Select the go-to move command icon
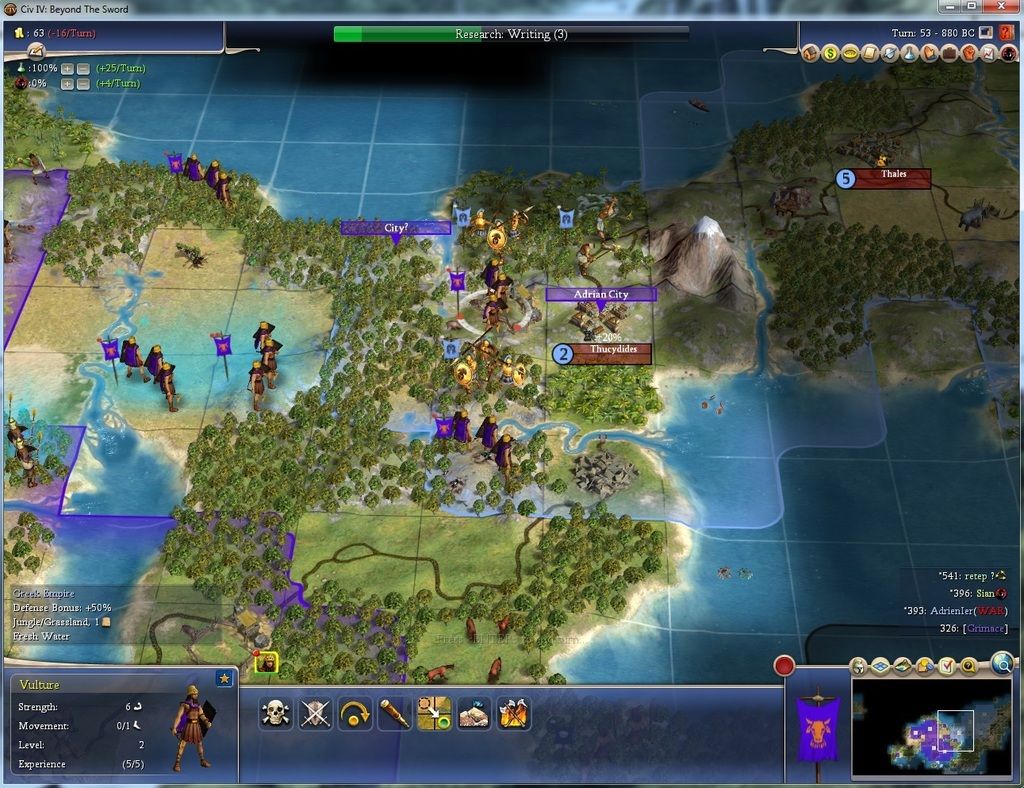This screenshot has height=788, width=1024. point(434,713)
